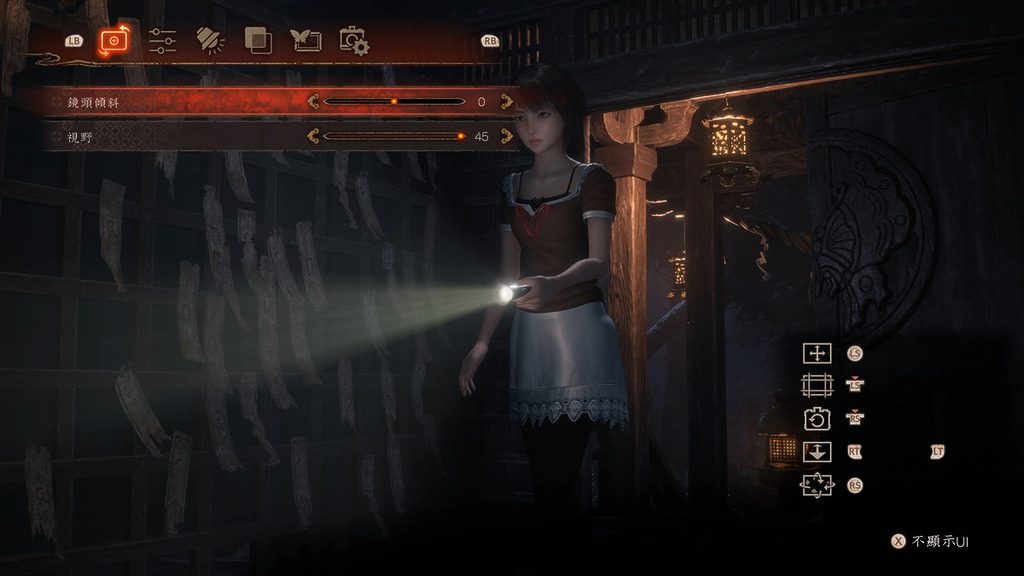Screen dimensions: 1024x576
Task: Open the butterfly frame tab
Action: (306, 41)
